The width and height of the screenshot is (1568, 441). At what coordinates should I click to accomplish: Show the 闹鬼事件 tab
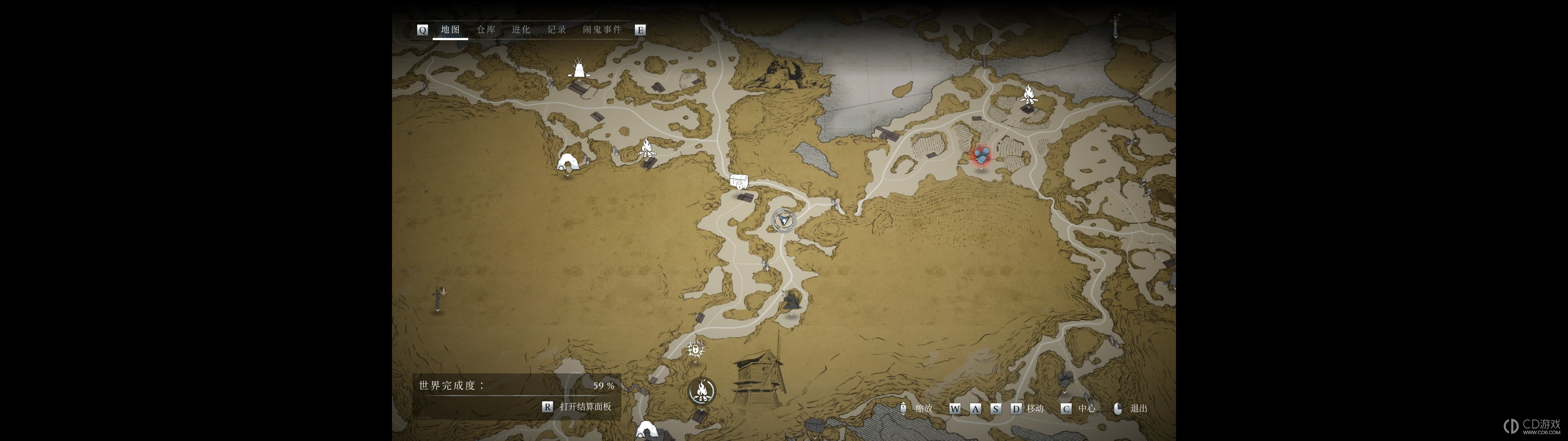coord(602,30)
